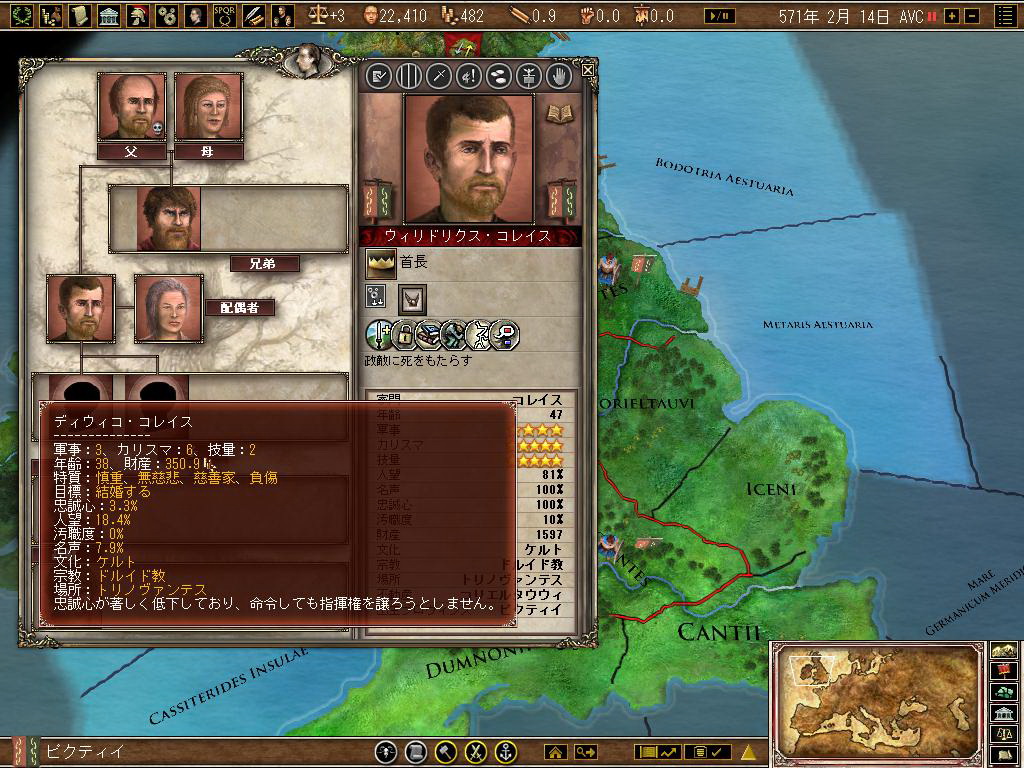Close the character info panel
1024x768 pixels.
coord(588,70)
